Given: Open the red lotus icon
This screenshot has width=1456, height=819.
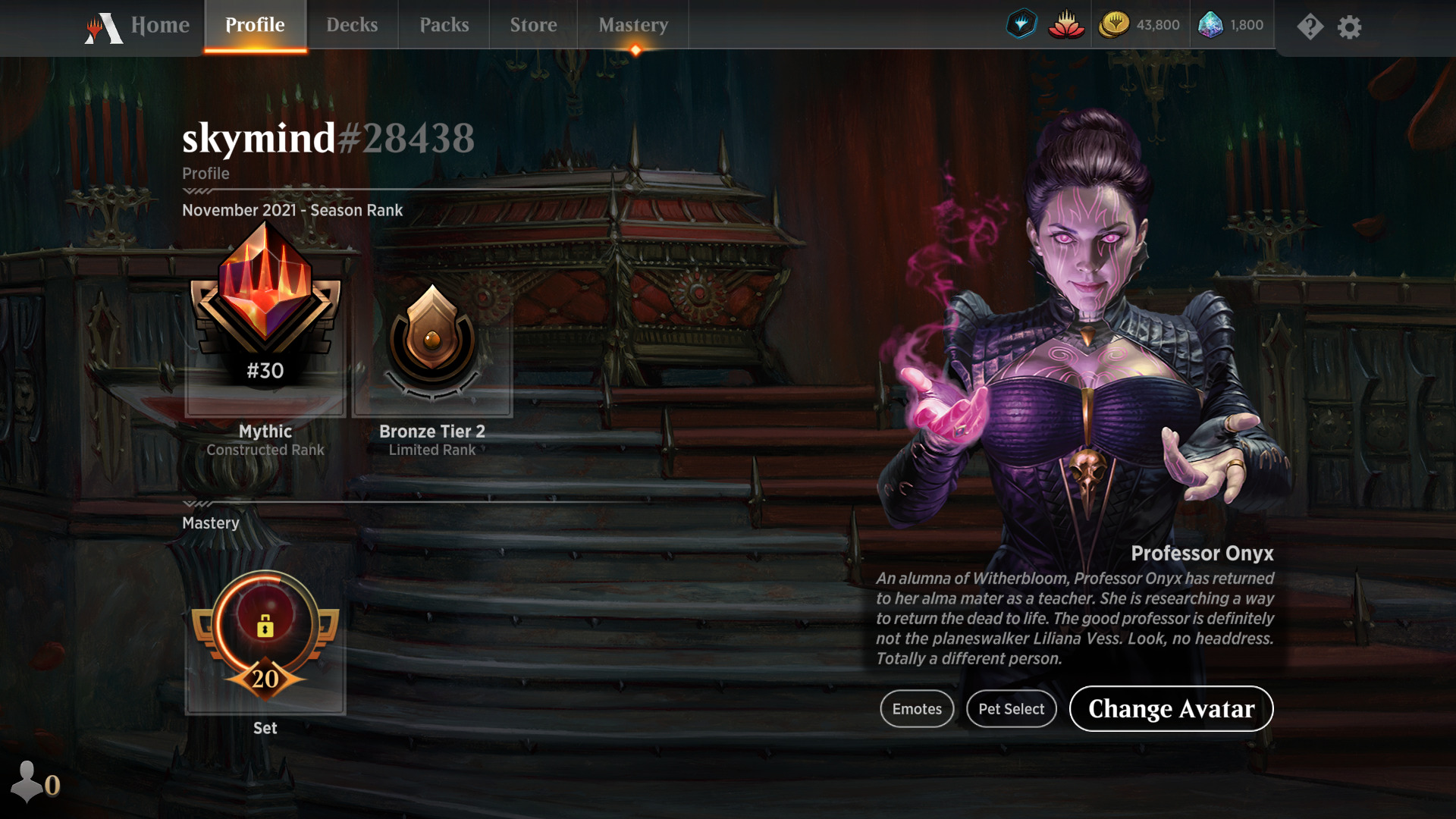Looking at the screenshot, I should click(x=1066, y=25).
